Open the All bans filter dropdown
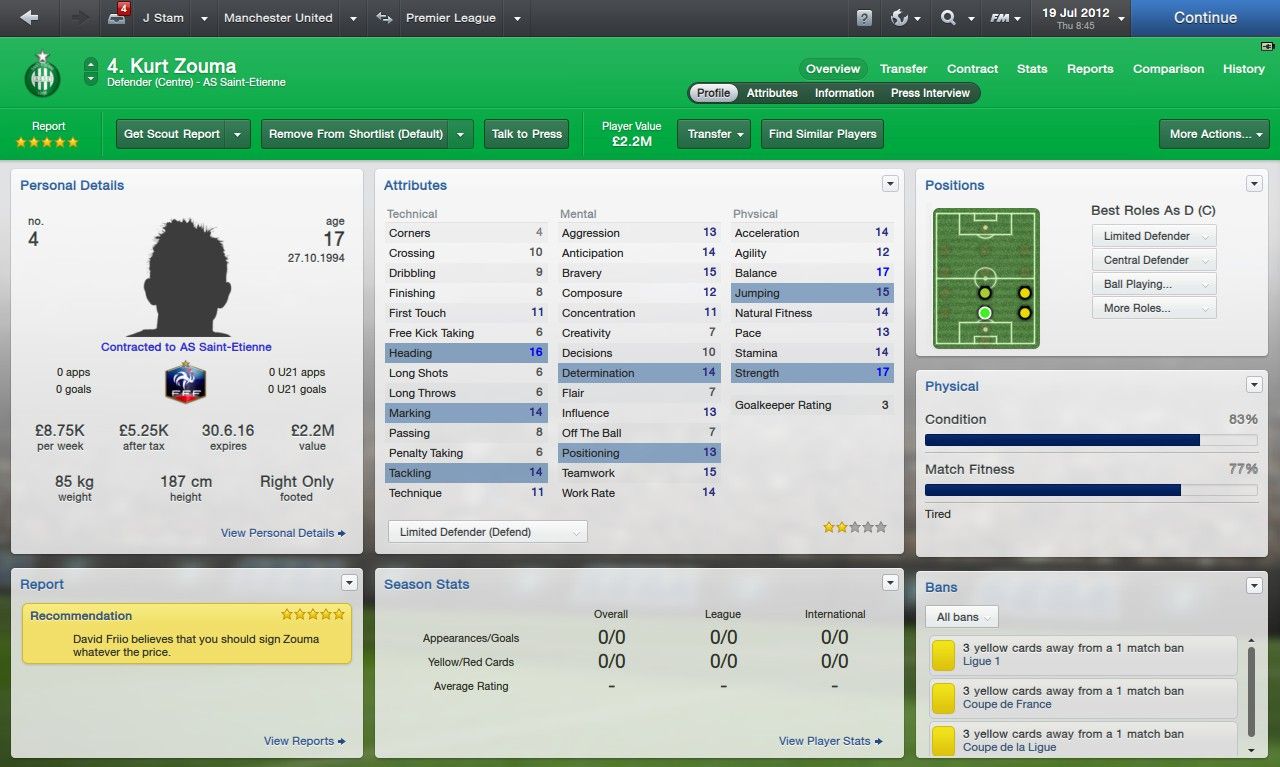The width and height of the screenshot is (1280, 767). [x=961, y=617]
